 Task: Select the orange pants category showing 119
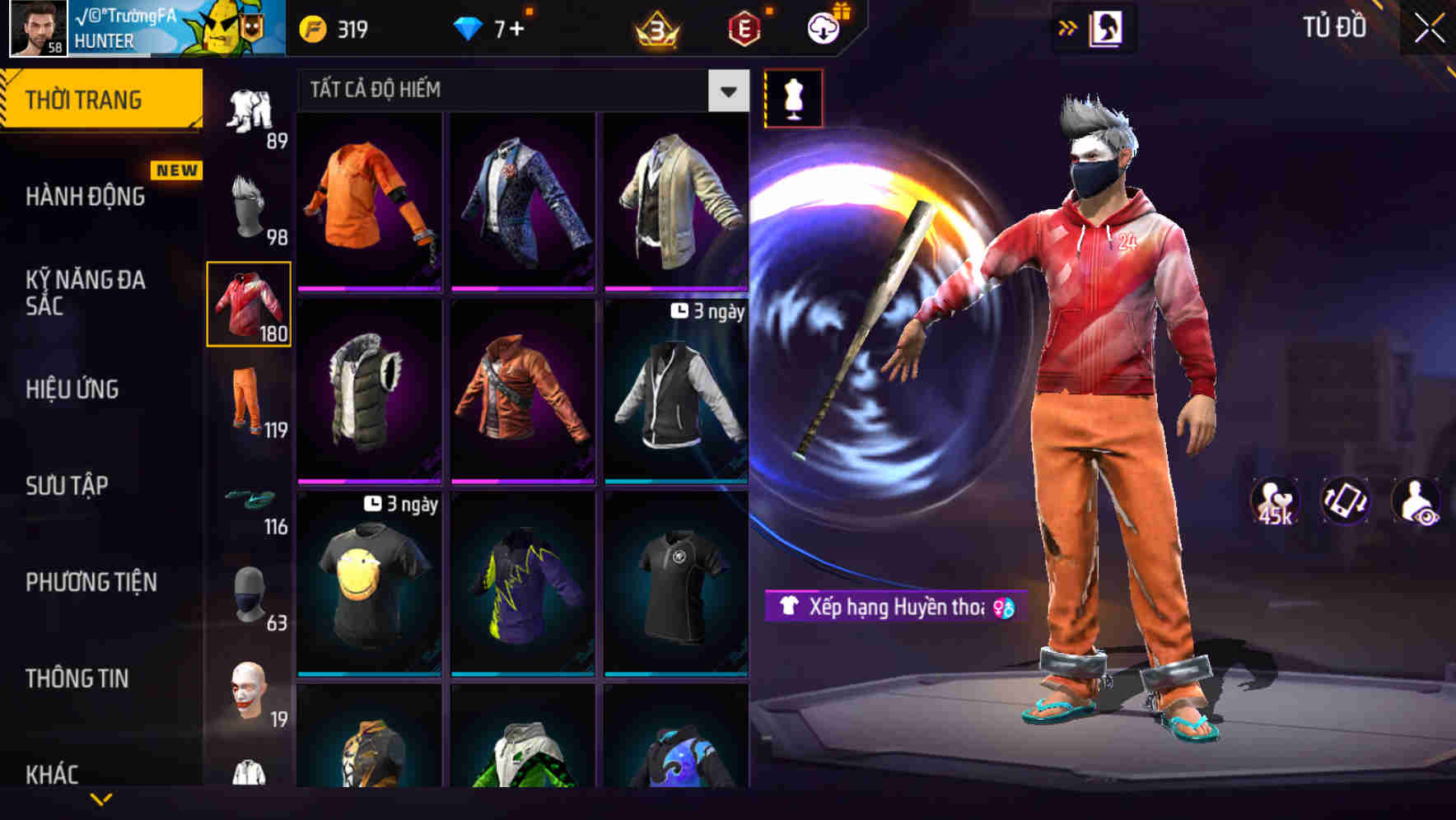249,403
